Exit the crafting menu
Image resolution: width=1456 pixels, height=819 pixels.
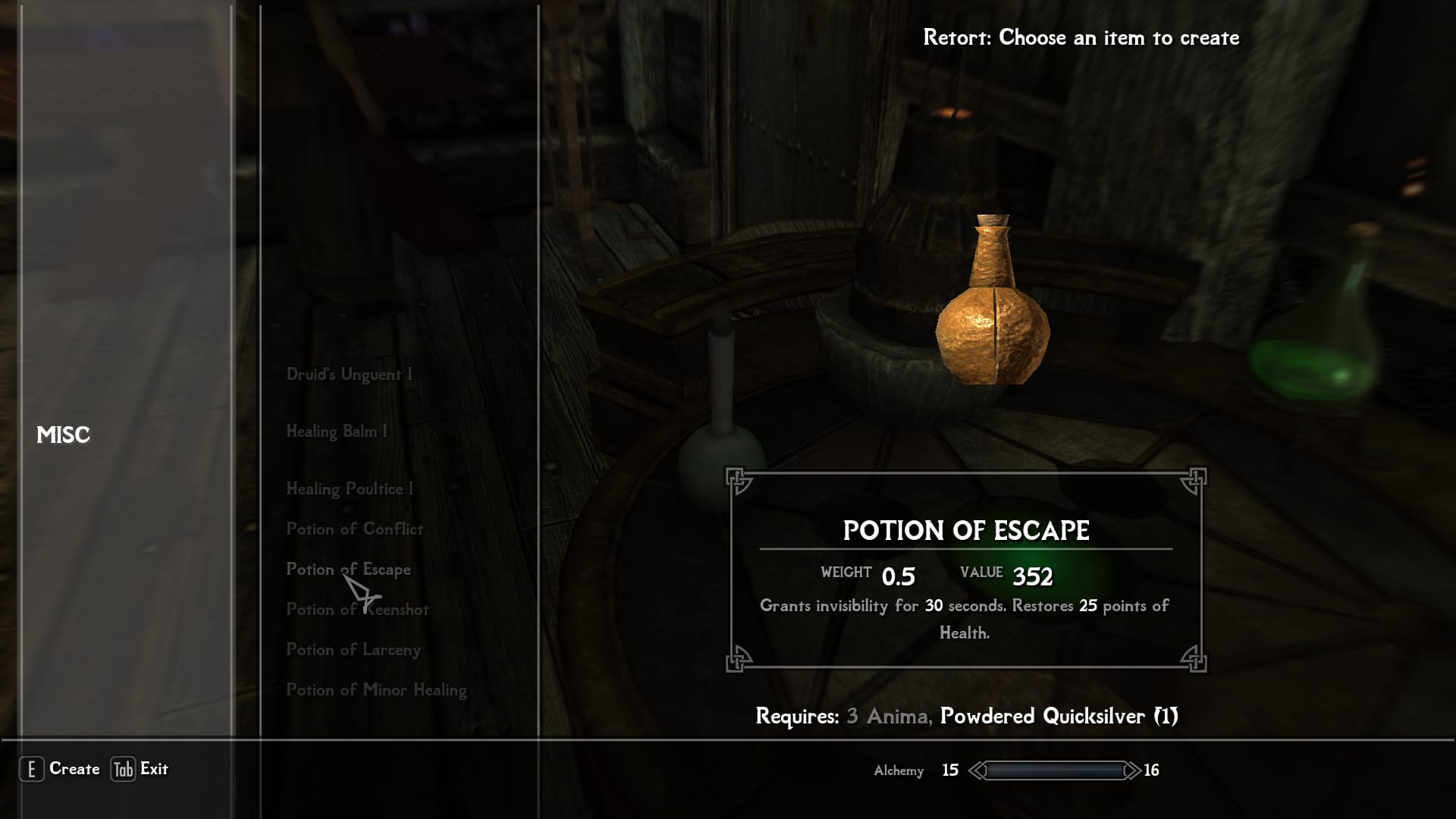[x=140, y=769]
